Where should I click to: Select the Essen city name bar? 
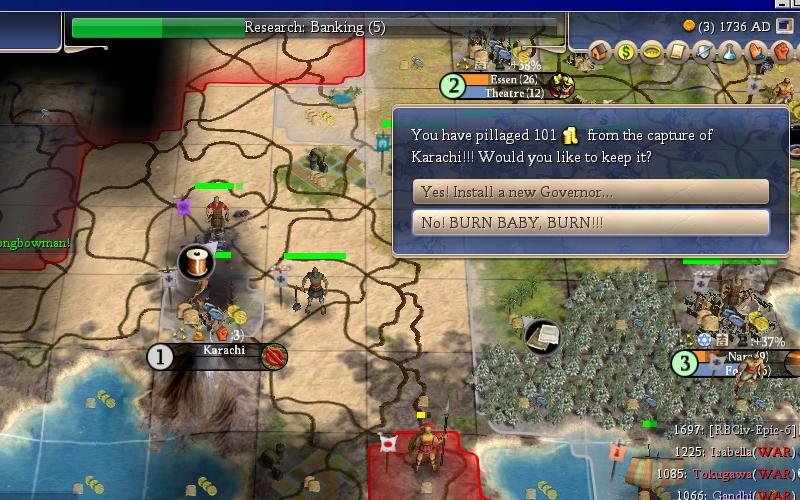click(514, 80)
